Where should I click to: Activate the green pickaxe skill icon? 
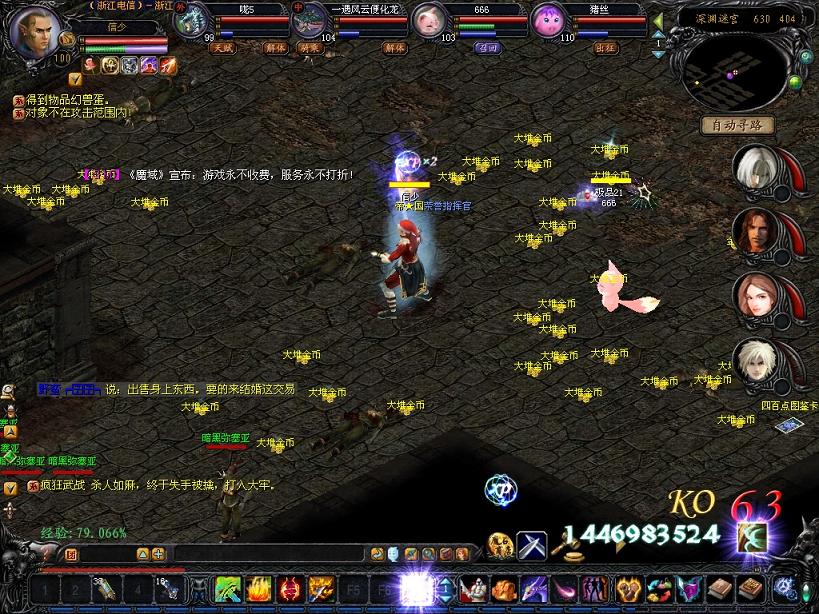[228, 588]
